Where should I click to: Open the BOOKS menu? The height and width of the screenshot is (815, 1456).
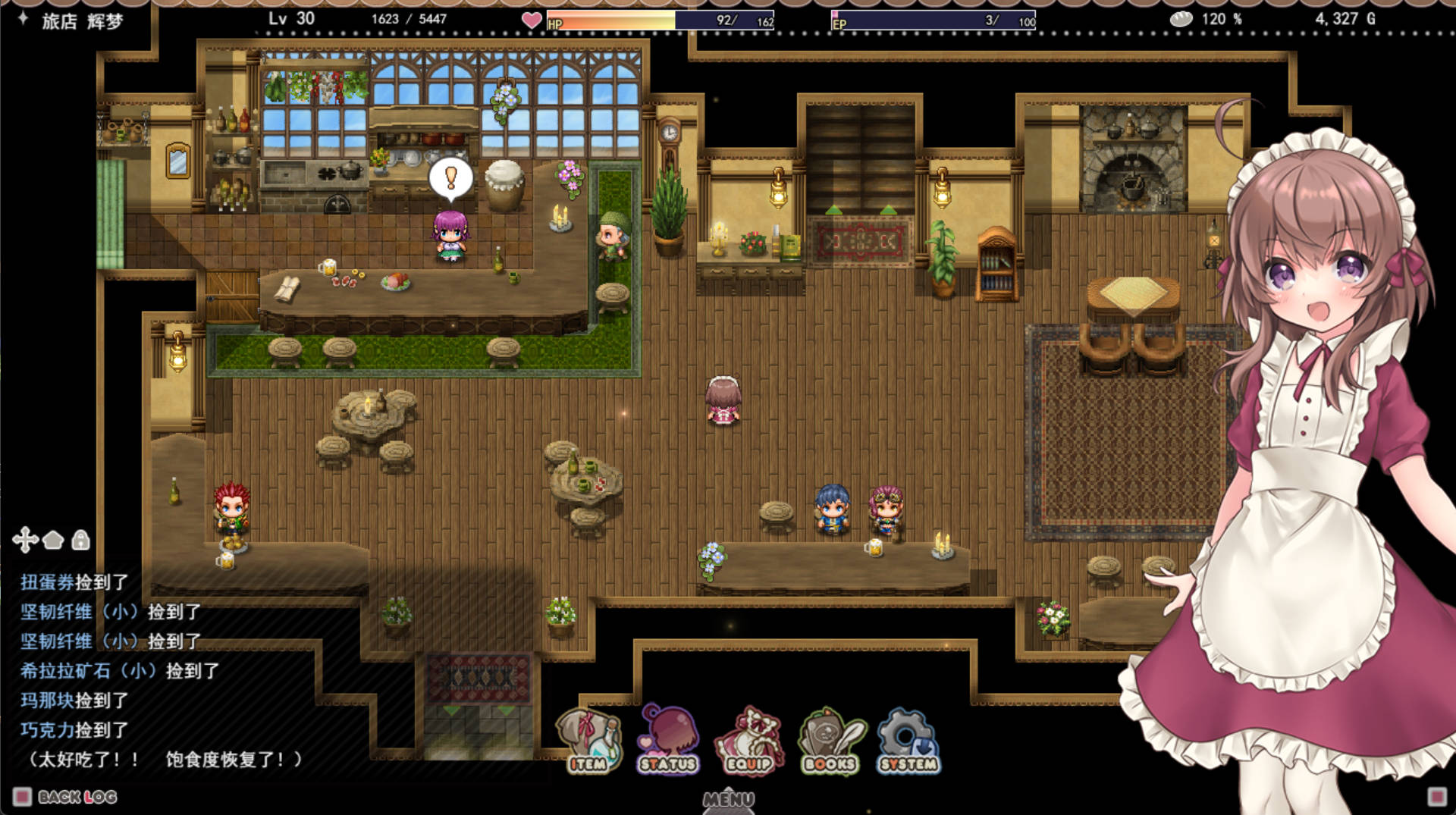click(830, 741)
